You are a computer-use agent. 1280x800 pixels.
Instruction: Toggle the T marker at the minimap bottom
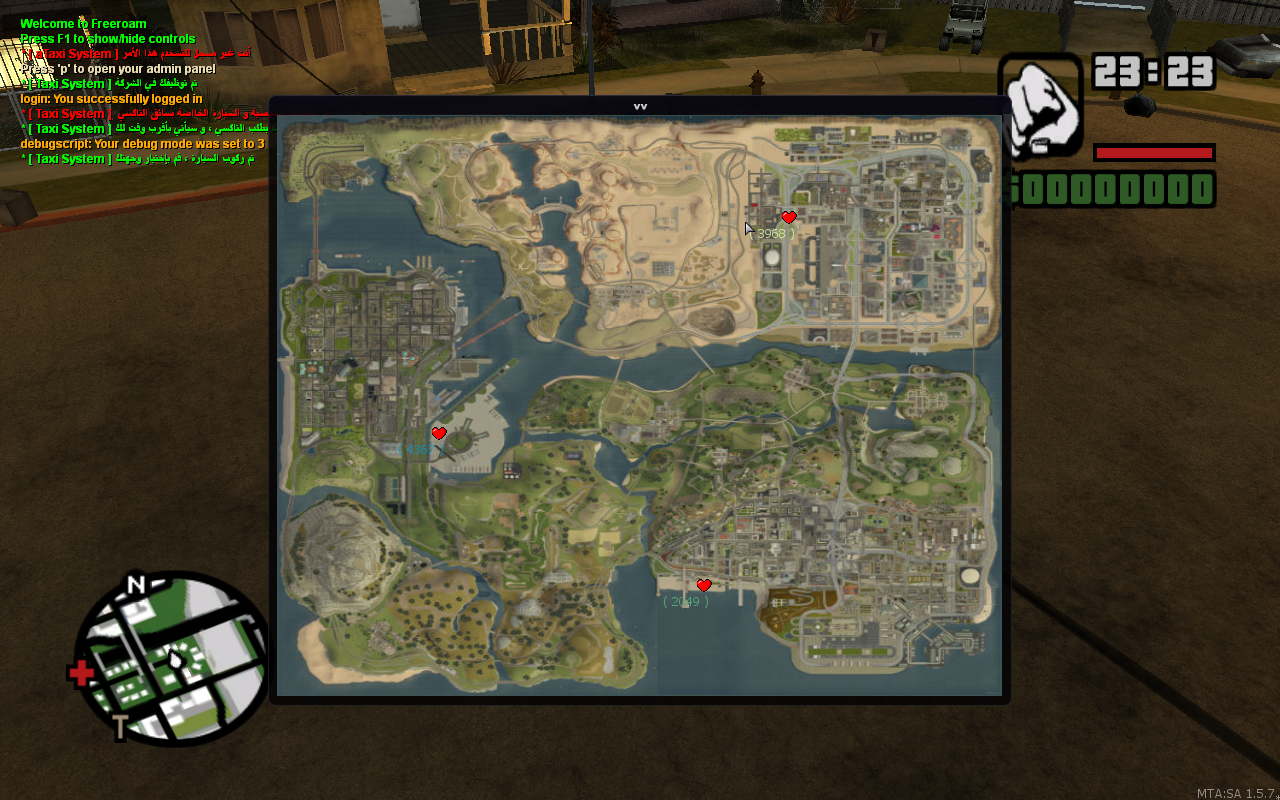coord(121,726)
